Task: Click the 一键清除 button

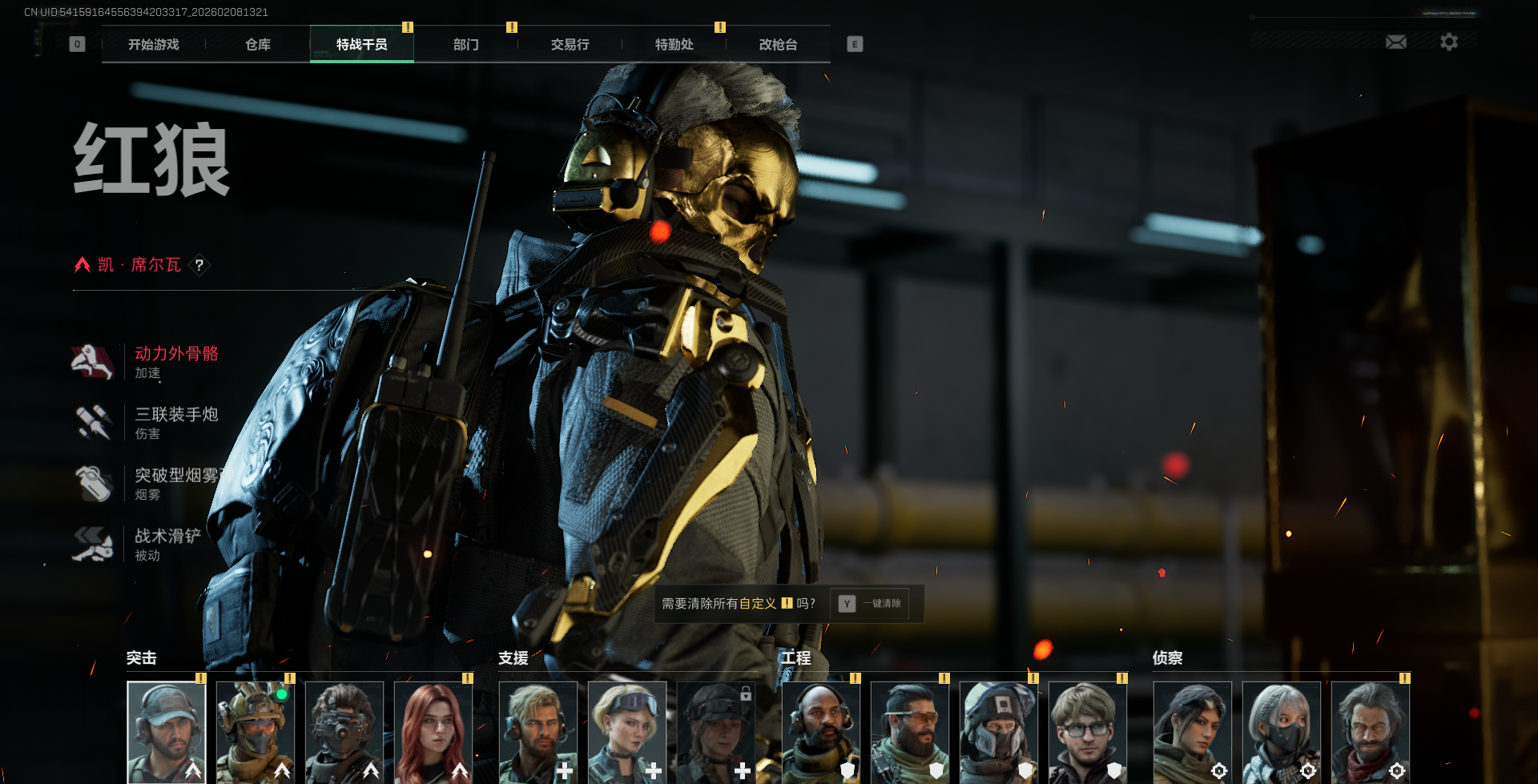Action: click(x=870, y=604)
